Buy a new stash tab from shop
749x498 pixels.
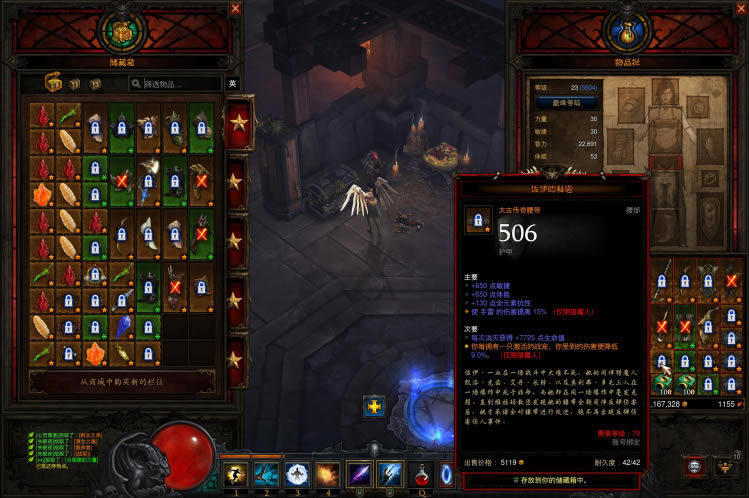(129, 382)
